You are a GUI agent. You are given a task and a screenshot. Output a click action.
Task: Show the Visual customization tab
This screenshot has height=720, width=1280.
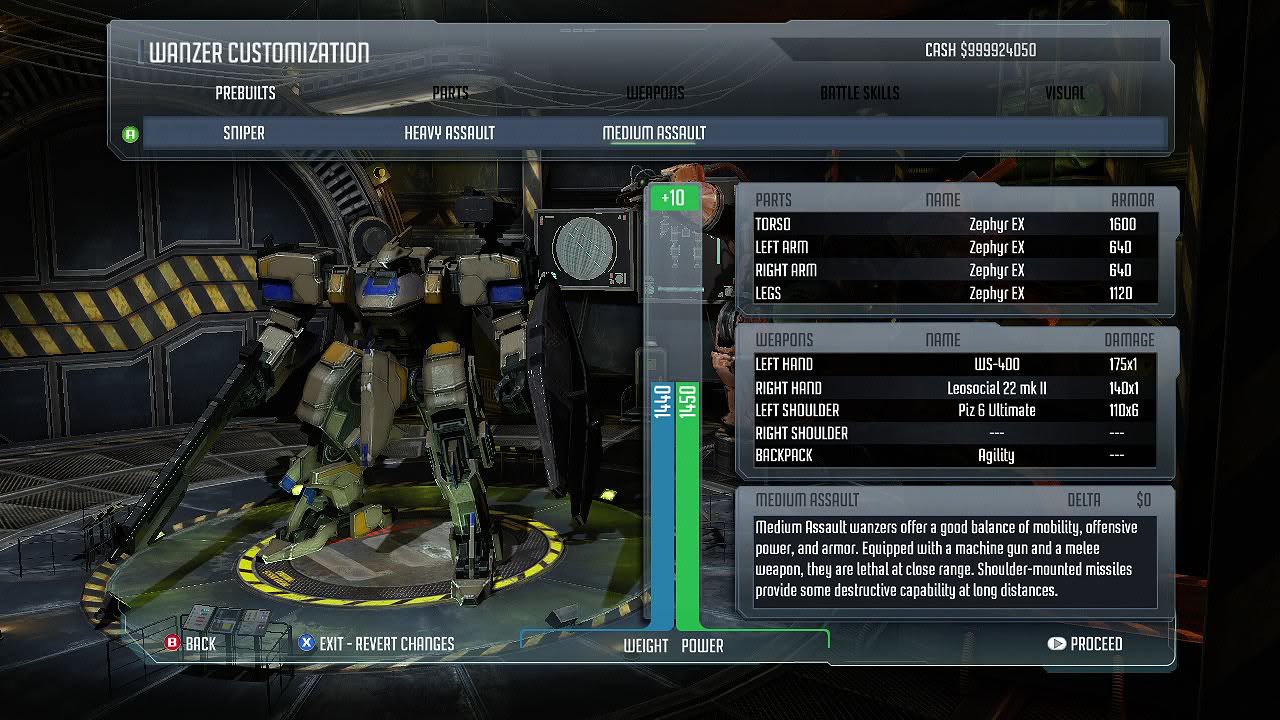1064,93
